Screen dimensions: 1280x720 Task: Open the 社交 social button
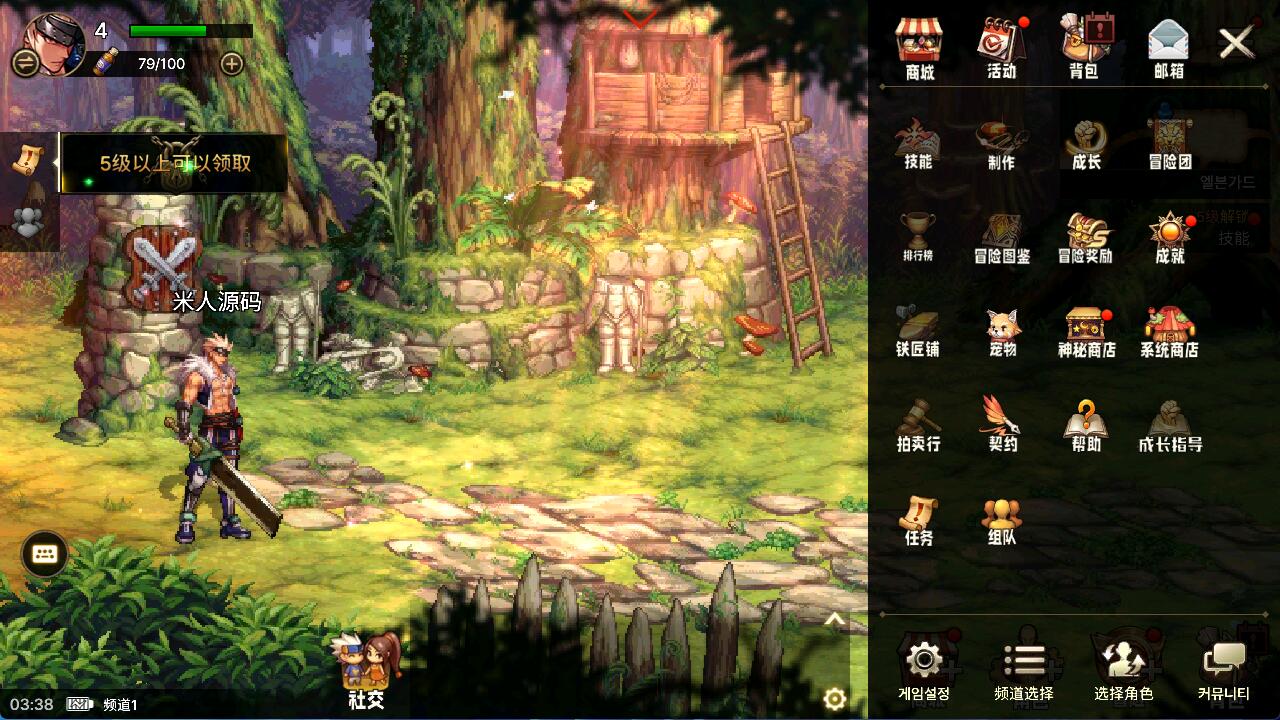pos(368,672)
